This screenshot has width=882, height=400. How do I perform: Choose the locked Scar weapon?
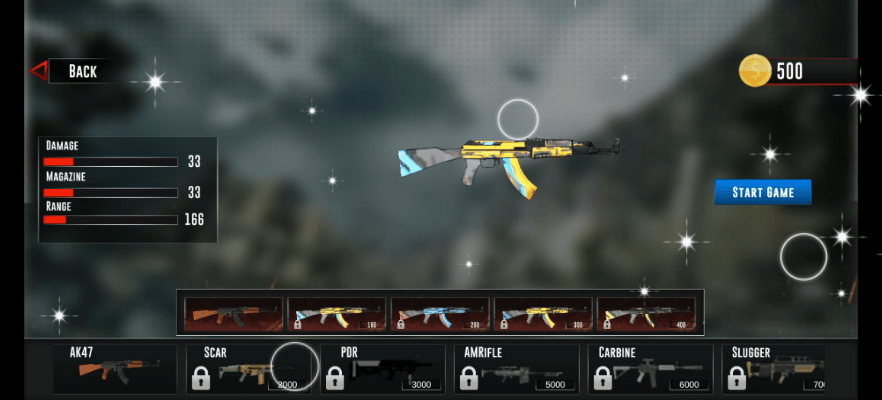click(251, 369)
